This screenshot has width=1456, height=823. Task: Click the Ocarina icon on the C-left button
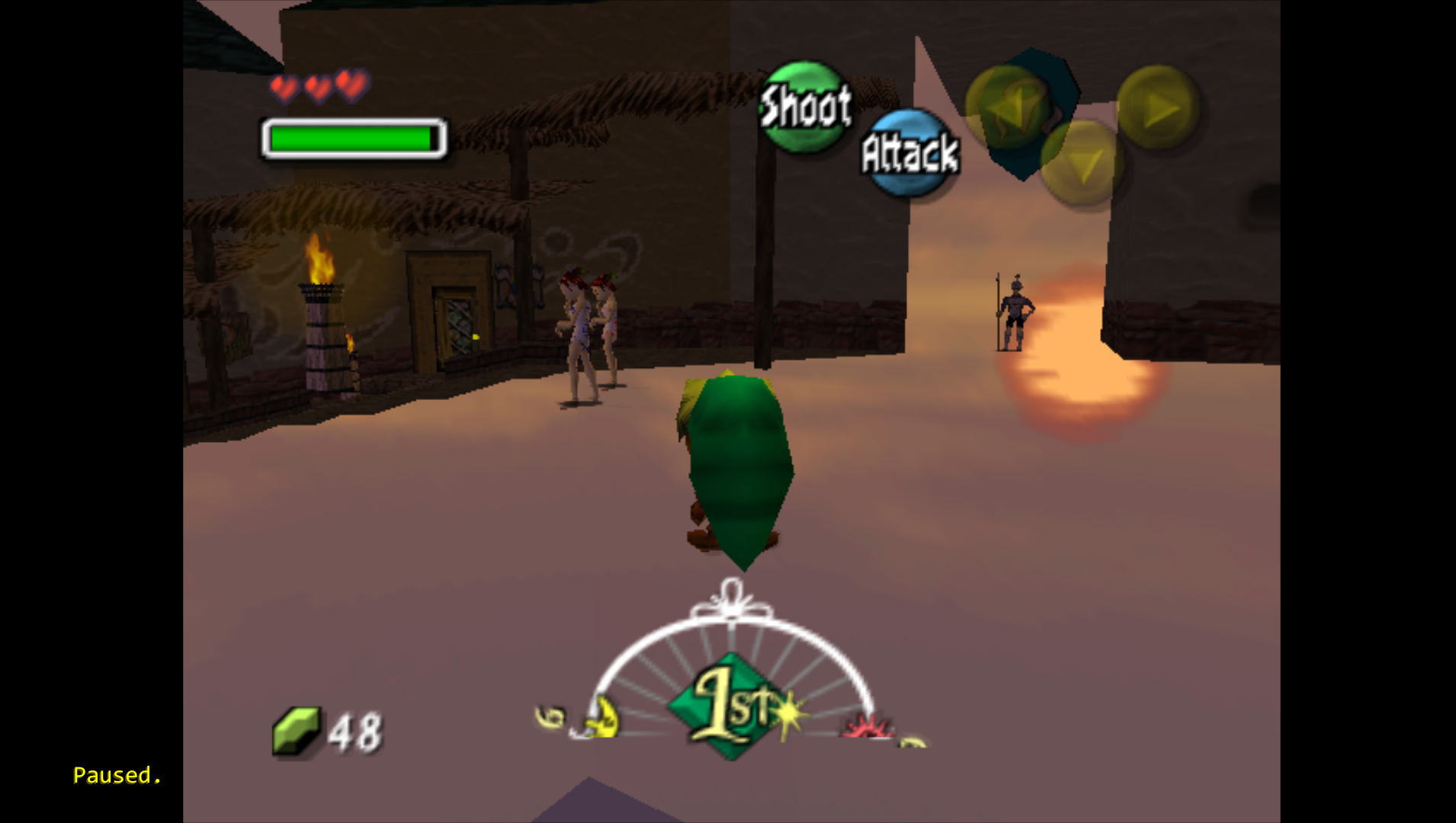1013,107
